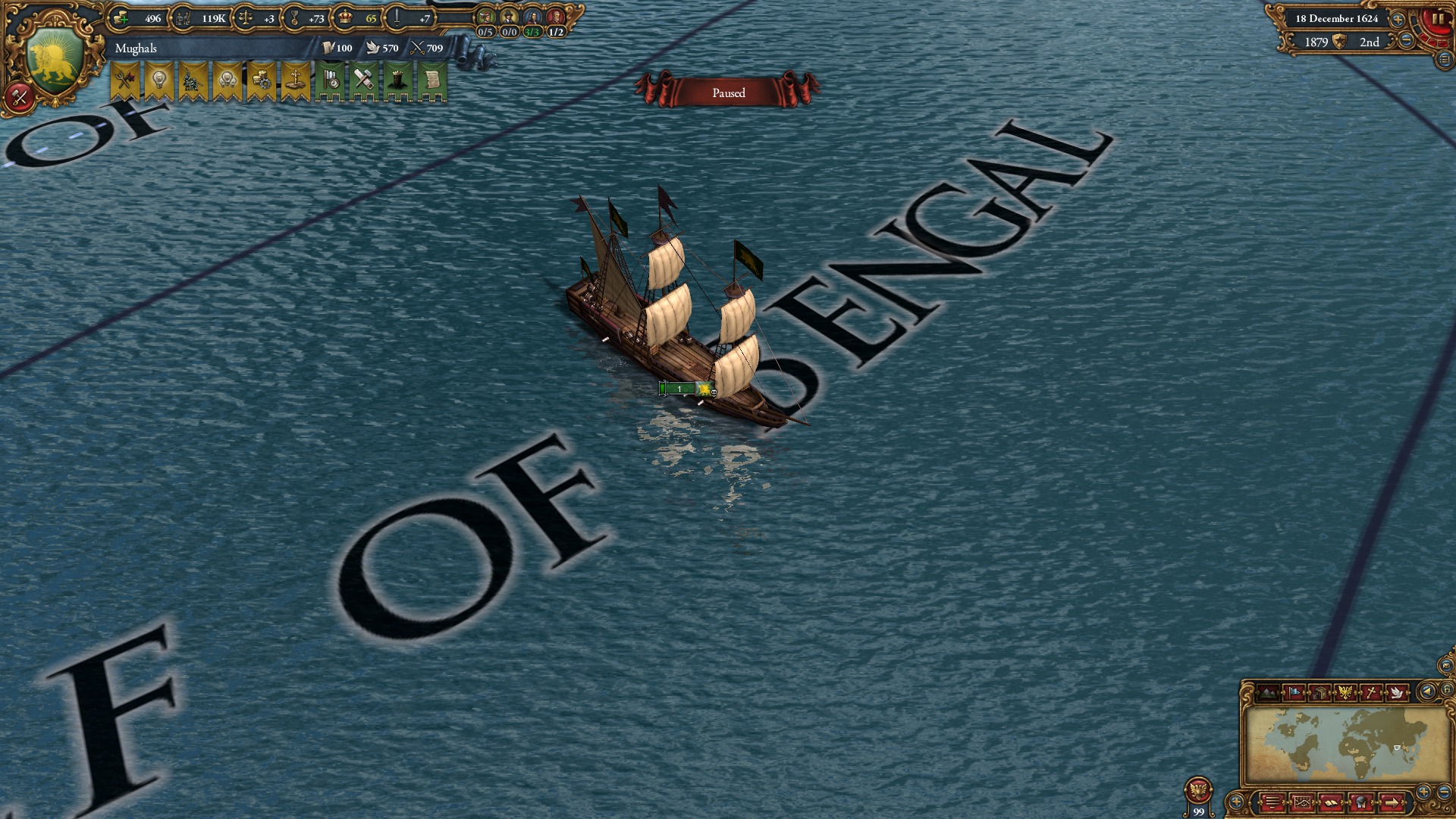Screen dimensions: 1456x819
Task: Open the ledger from the bottom toolbar
Action: 1302,803
